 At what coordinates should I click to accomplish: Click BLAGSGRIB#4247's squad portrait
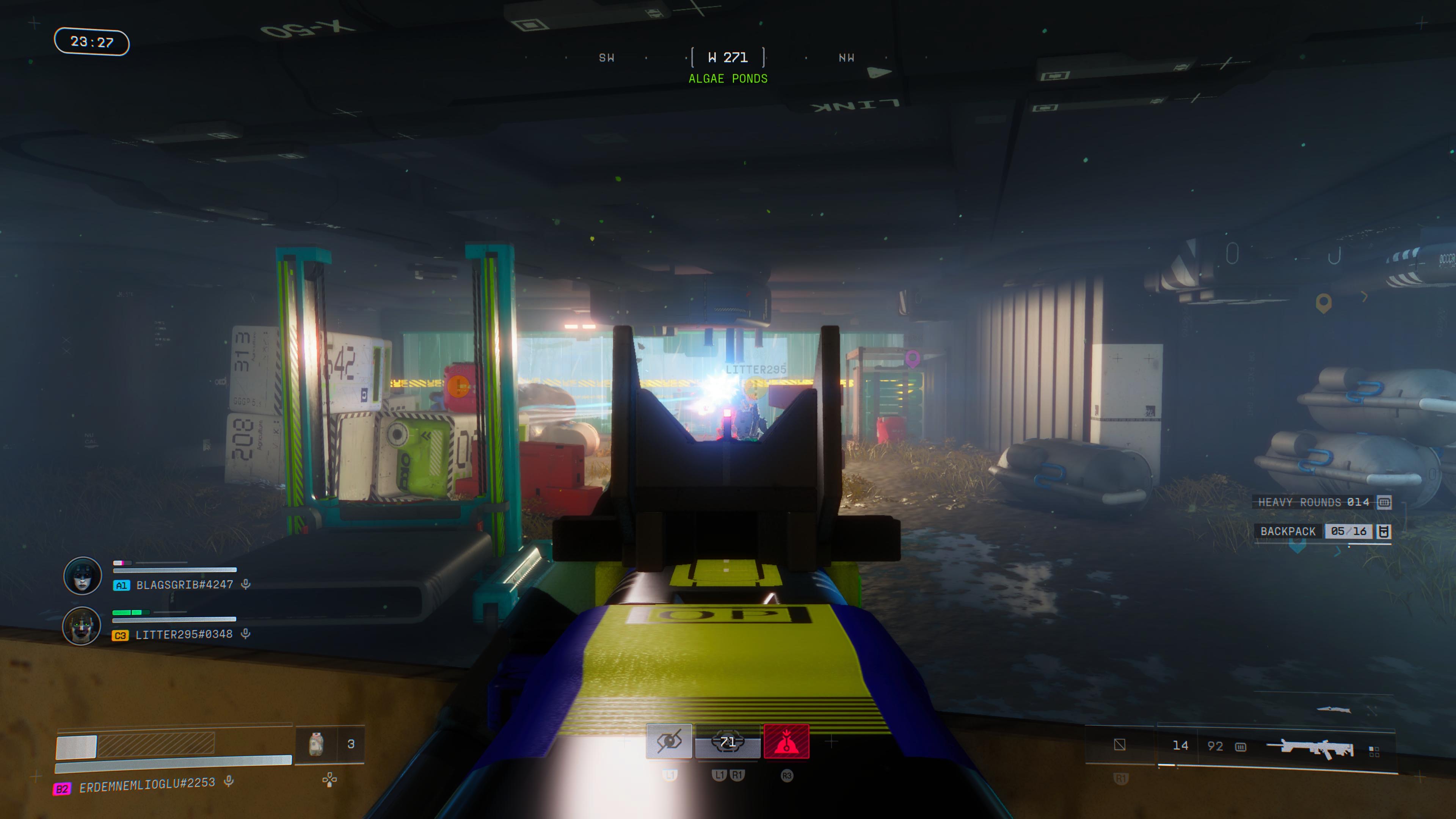(83, 576)
